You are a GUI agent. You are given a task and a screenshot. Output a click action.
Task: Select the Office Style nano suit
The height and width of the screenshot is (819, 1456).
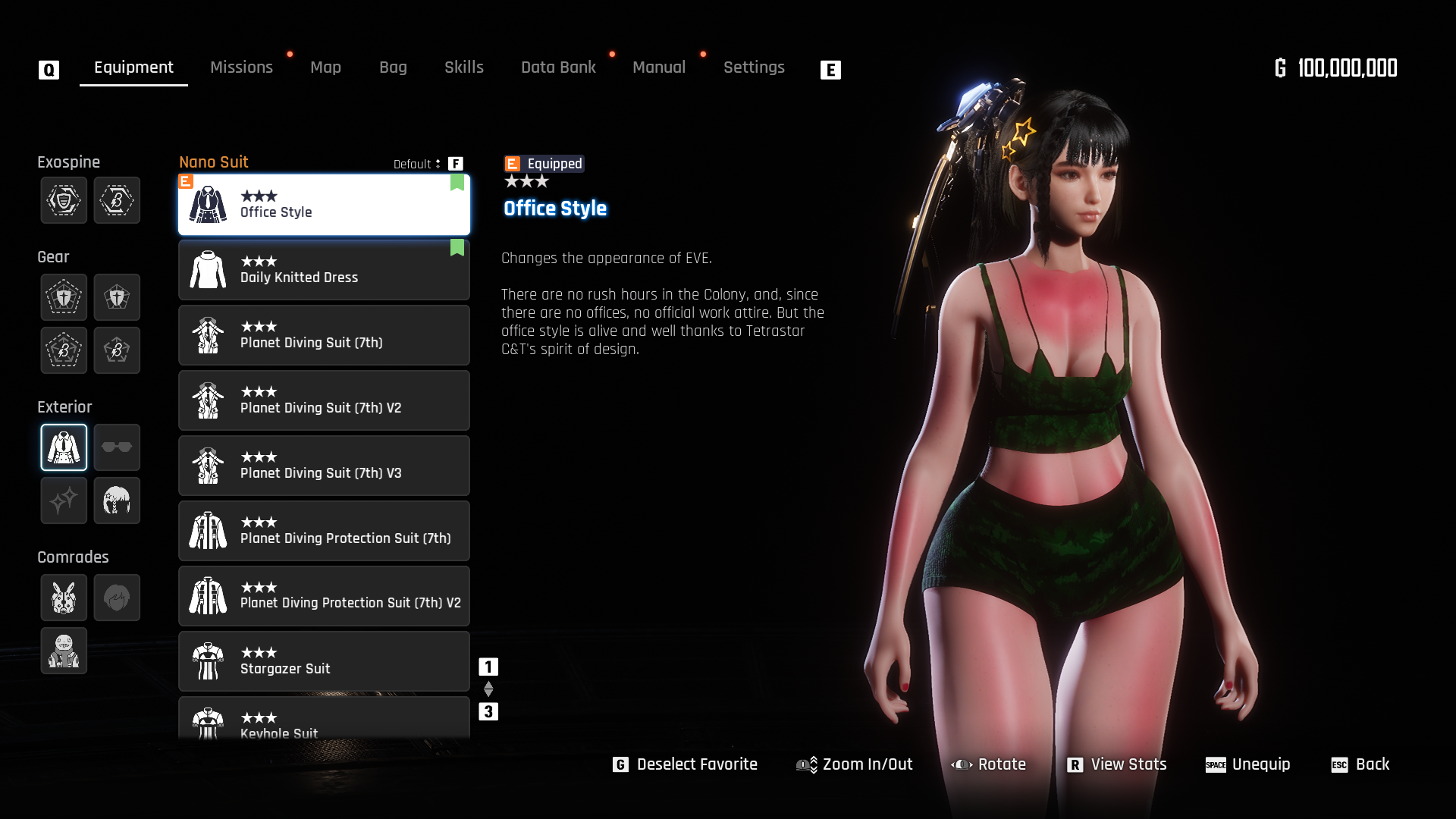tap(324, 205)
